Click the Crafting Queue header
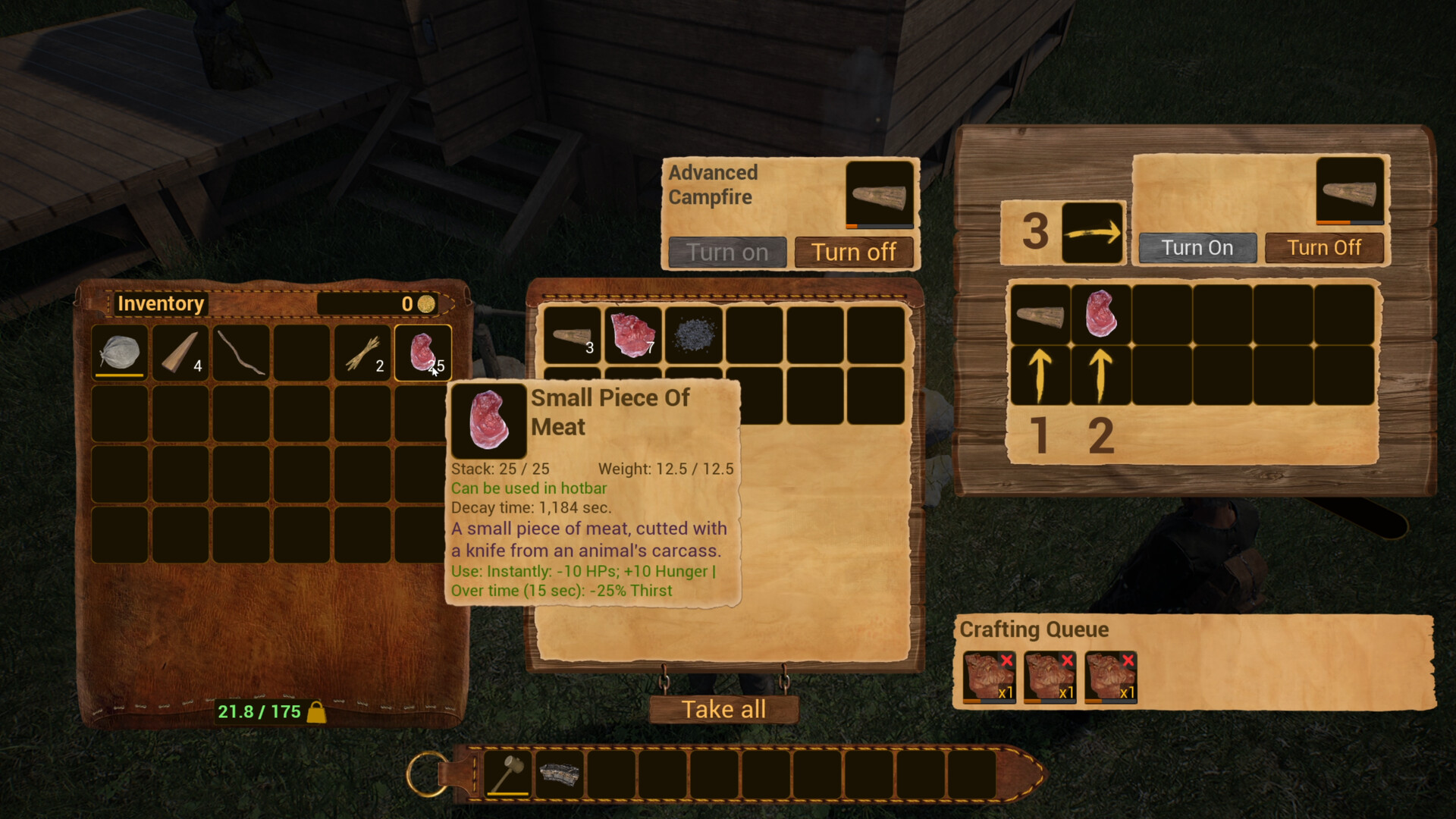This screenshot has height=819, width=1456. (1034, 629)
